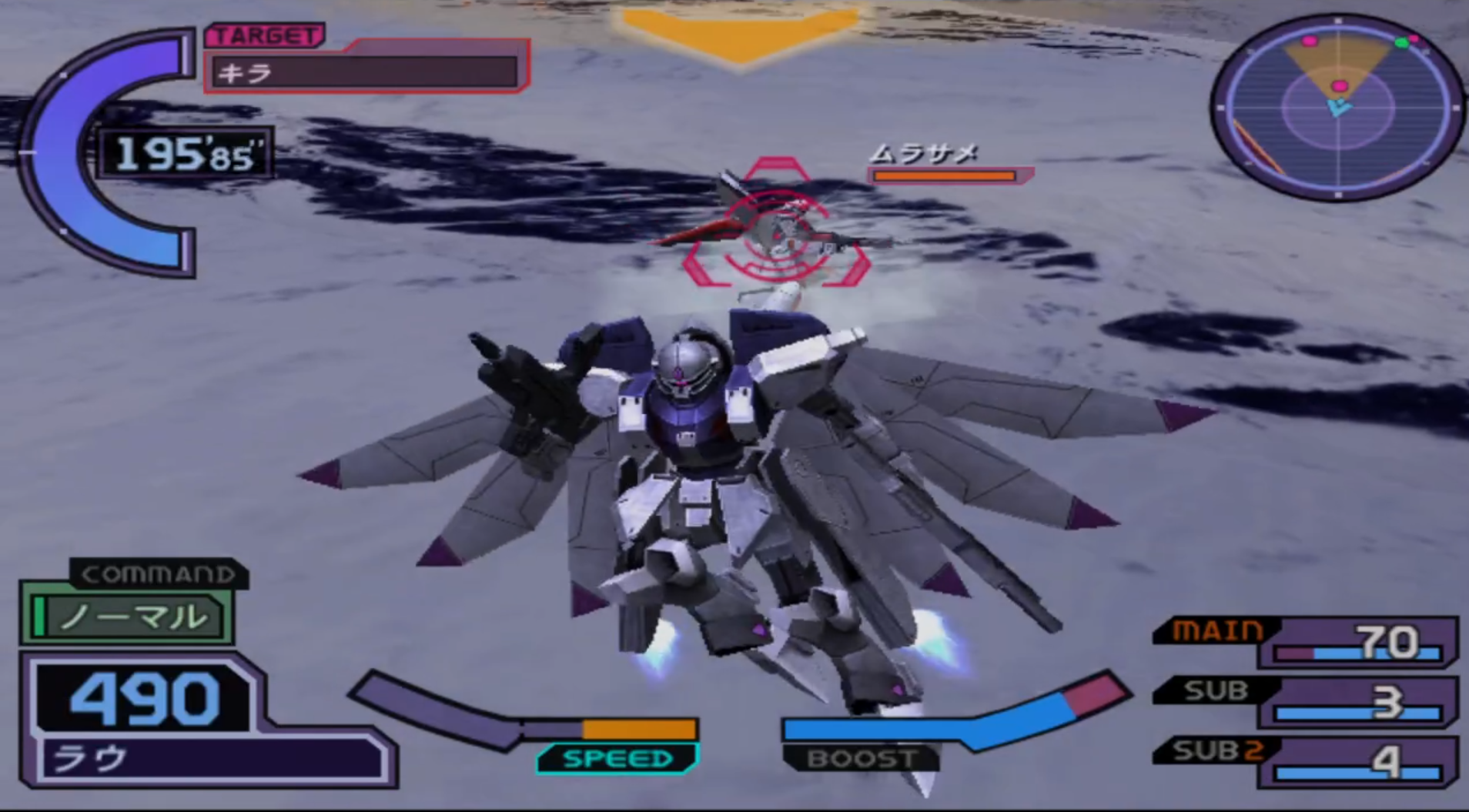The width and height of the screenshot is (1469, 812).
Task: Select the cyan player arrow on the radar
Action: 1338,108
